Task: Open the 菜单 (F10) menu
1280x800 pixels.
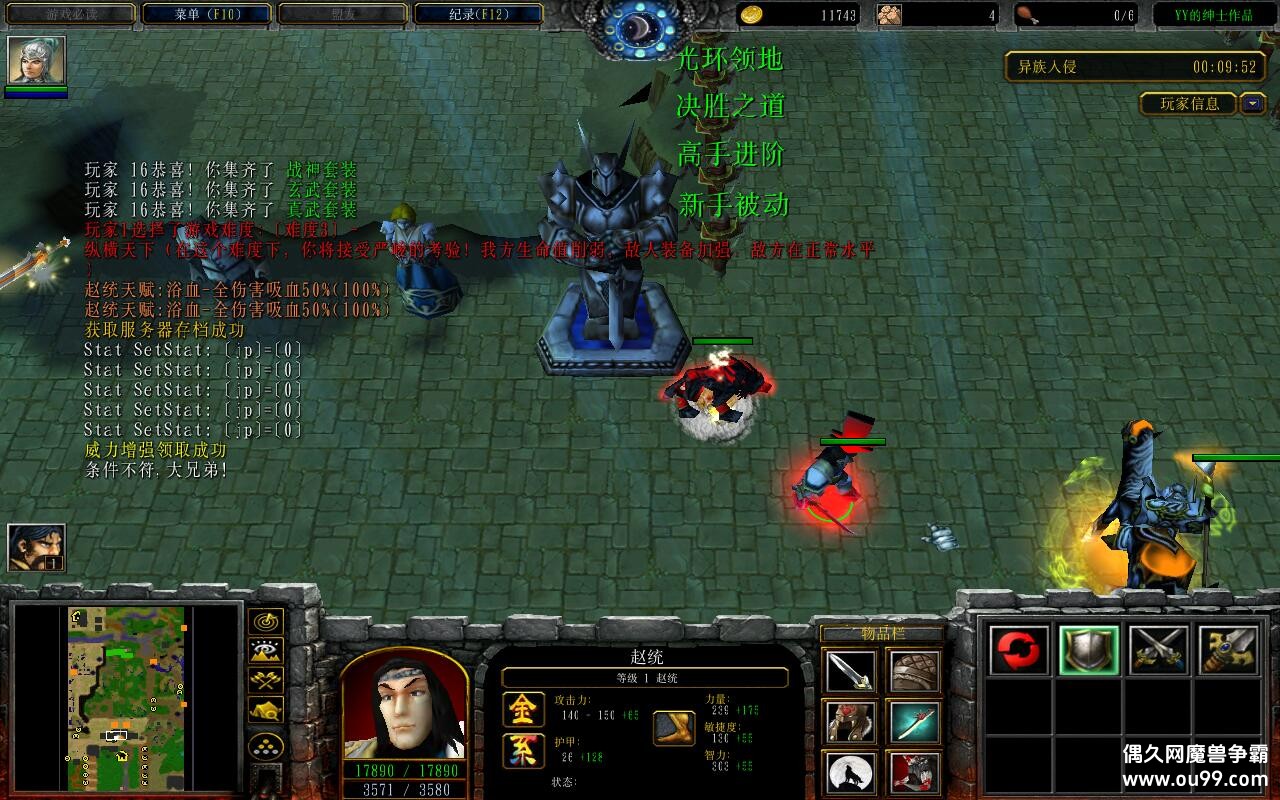Action: click(207, 14)
